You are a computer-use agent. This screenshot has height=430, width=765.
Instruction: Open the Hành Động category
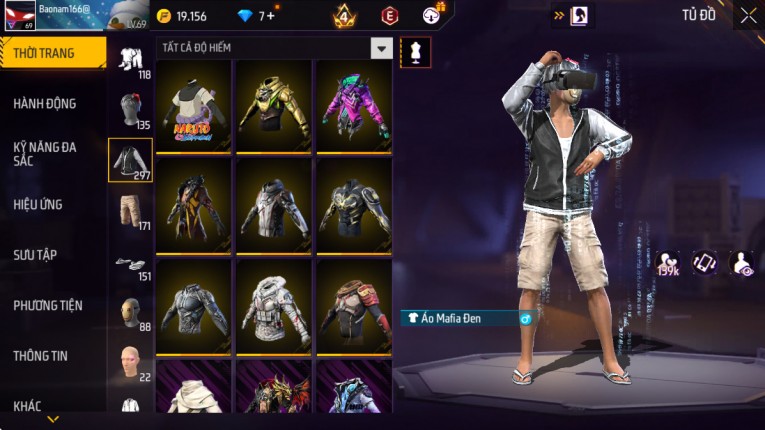[x=45, y=104]
